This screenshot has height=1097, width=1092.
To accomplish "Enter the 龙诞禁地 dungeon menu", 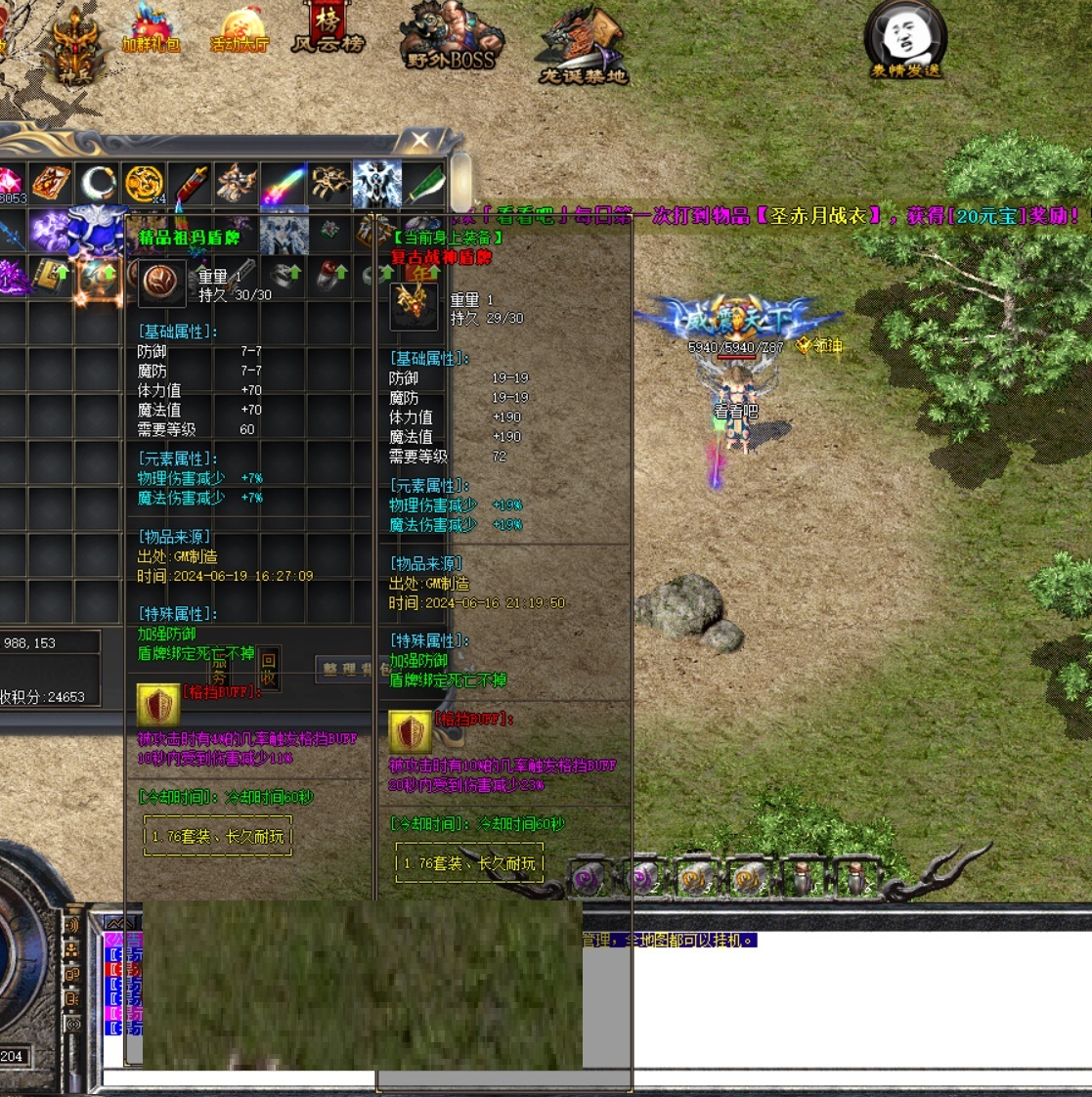I will (x=583, y=46).
